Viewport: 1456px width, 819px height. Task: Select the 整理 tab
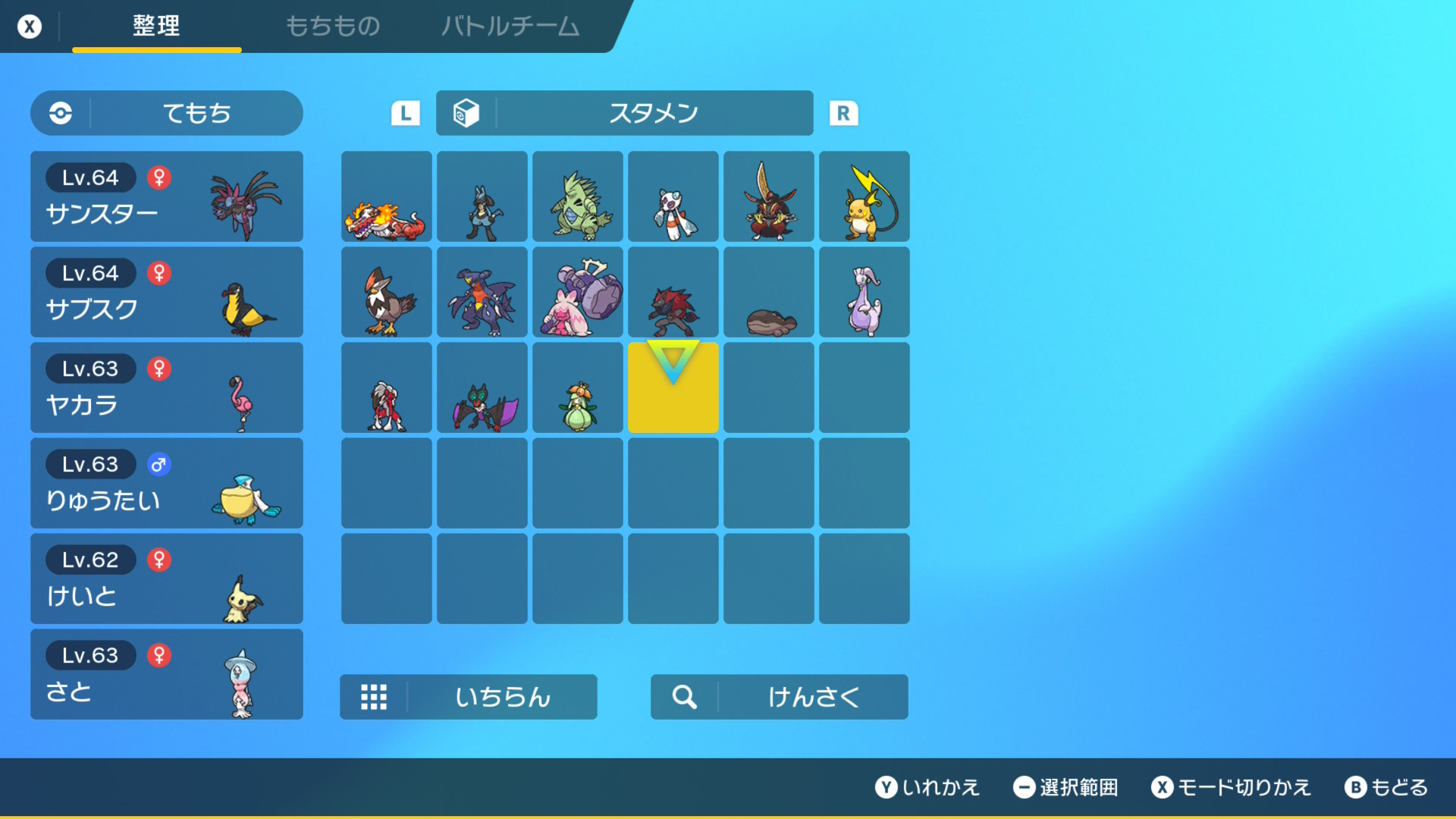click(156, 27)
